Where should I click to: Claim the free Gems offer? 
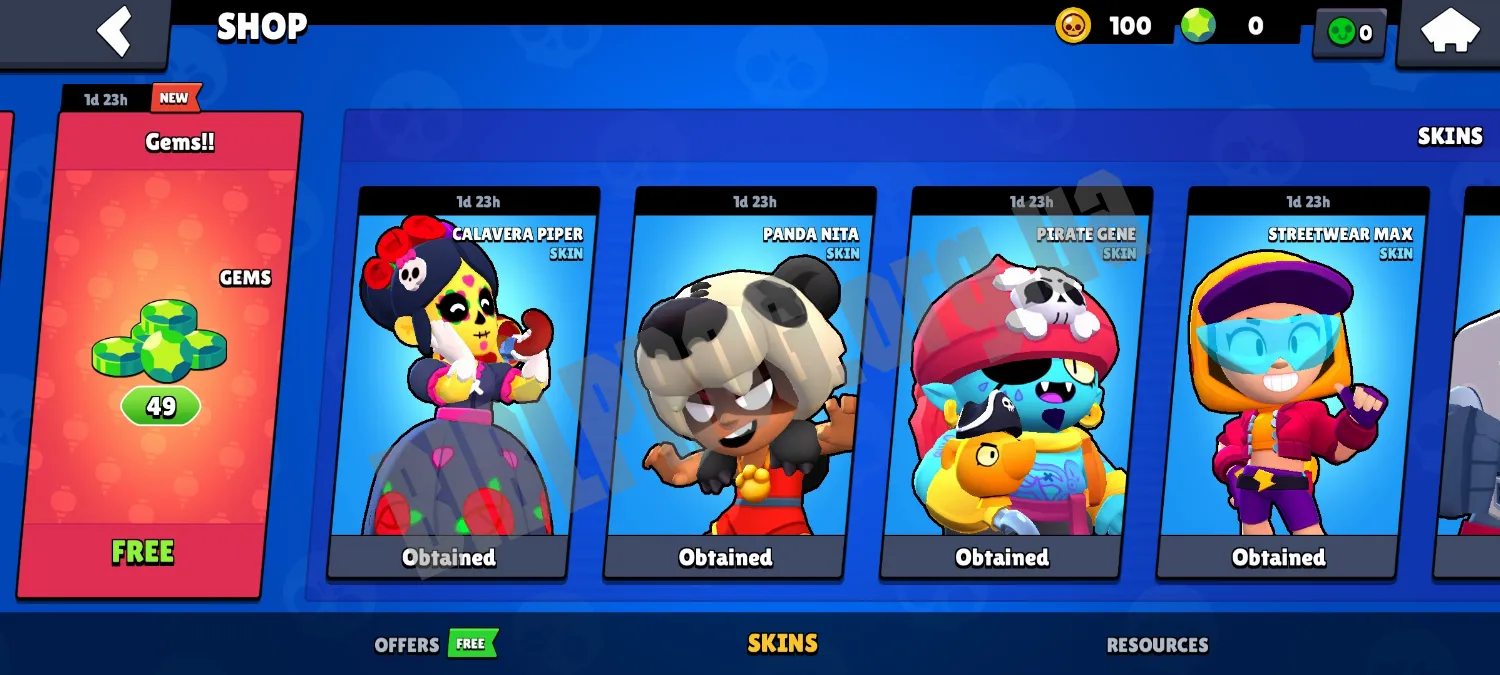pyautogui.click(x=143, y=552)
